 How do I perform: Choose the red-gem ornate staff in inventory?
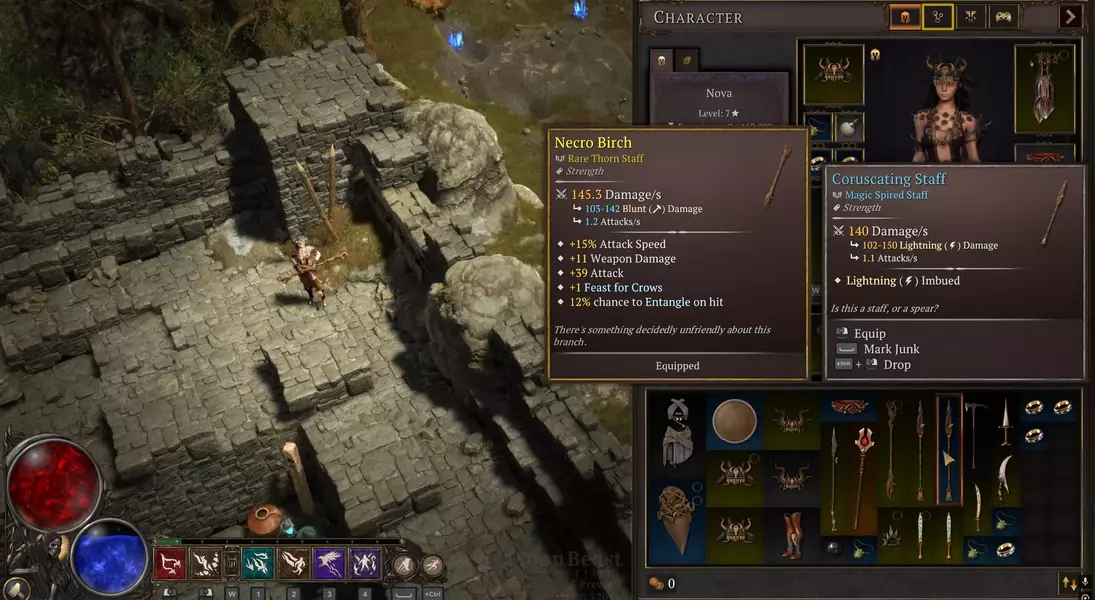[x=863, y=475]
